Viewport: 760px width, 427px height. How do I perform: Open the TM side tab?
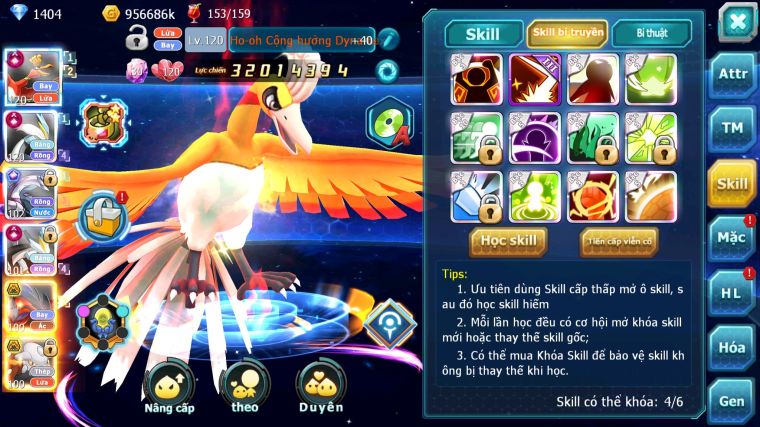coord(732,128)
